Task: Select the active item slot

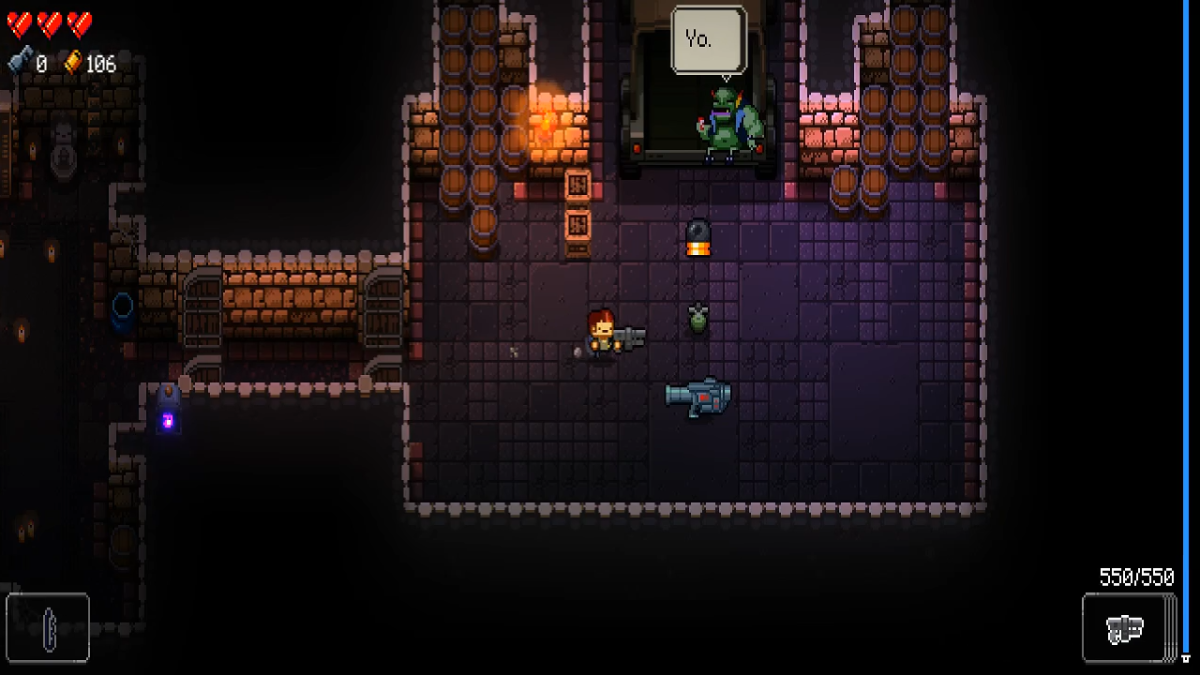Action: (x=48, y=628)
